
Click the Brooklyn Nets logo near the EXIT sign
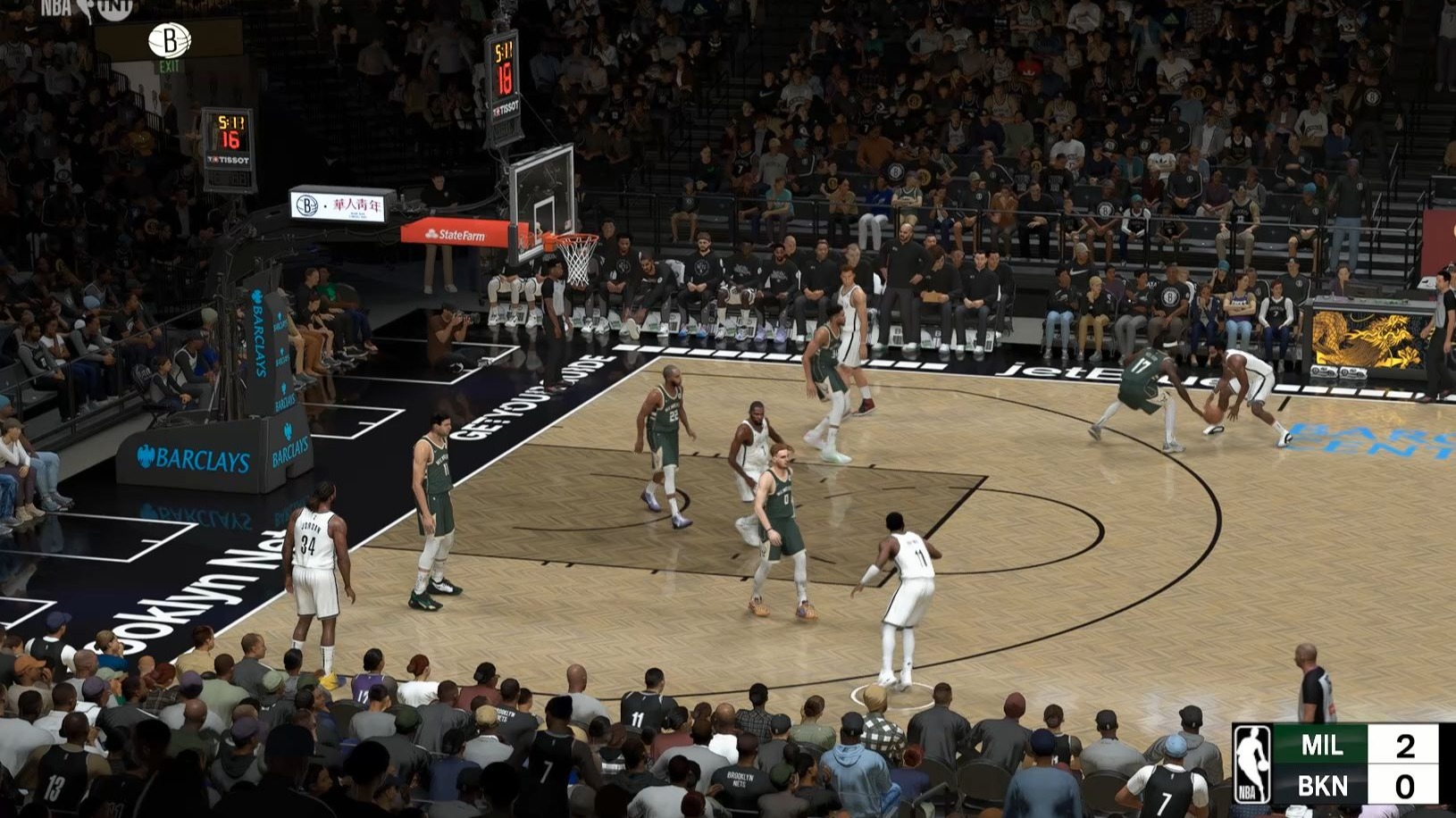pos(170,40)
